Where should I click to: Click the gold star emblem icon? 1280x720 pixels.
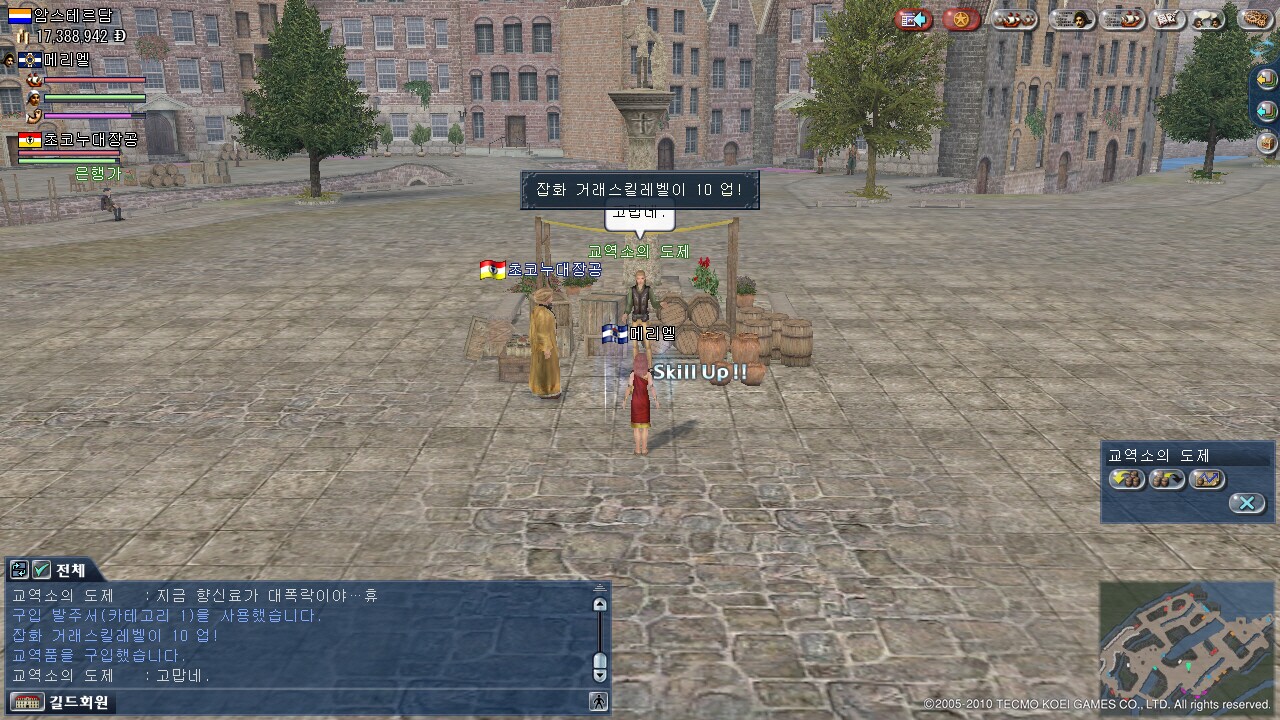tap(961, 19)
